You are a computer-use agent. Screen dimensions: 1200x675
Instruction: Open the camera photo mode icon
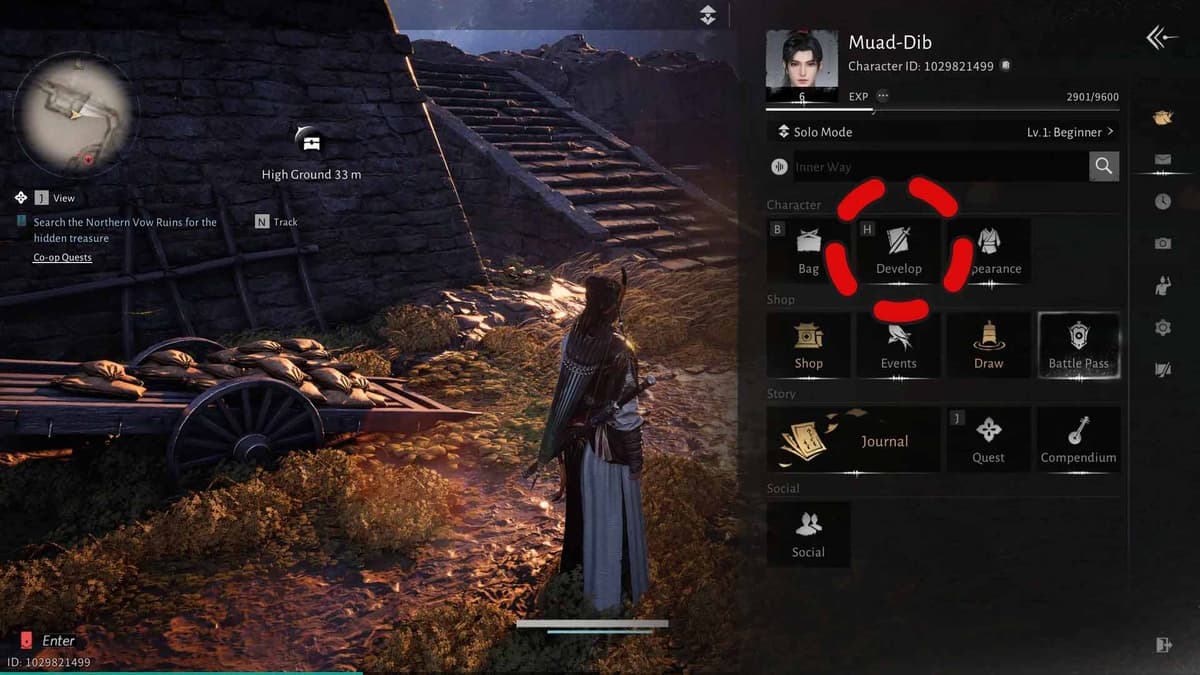(x=1162, y=243)
